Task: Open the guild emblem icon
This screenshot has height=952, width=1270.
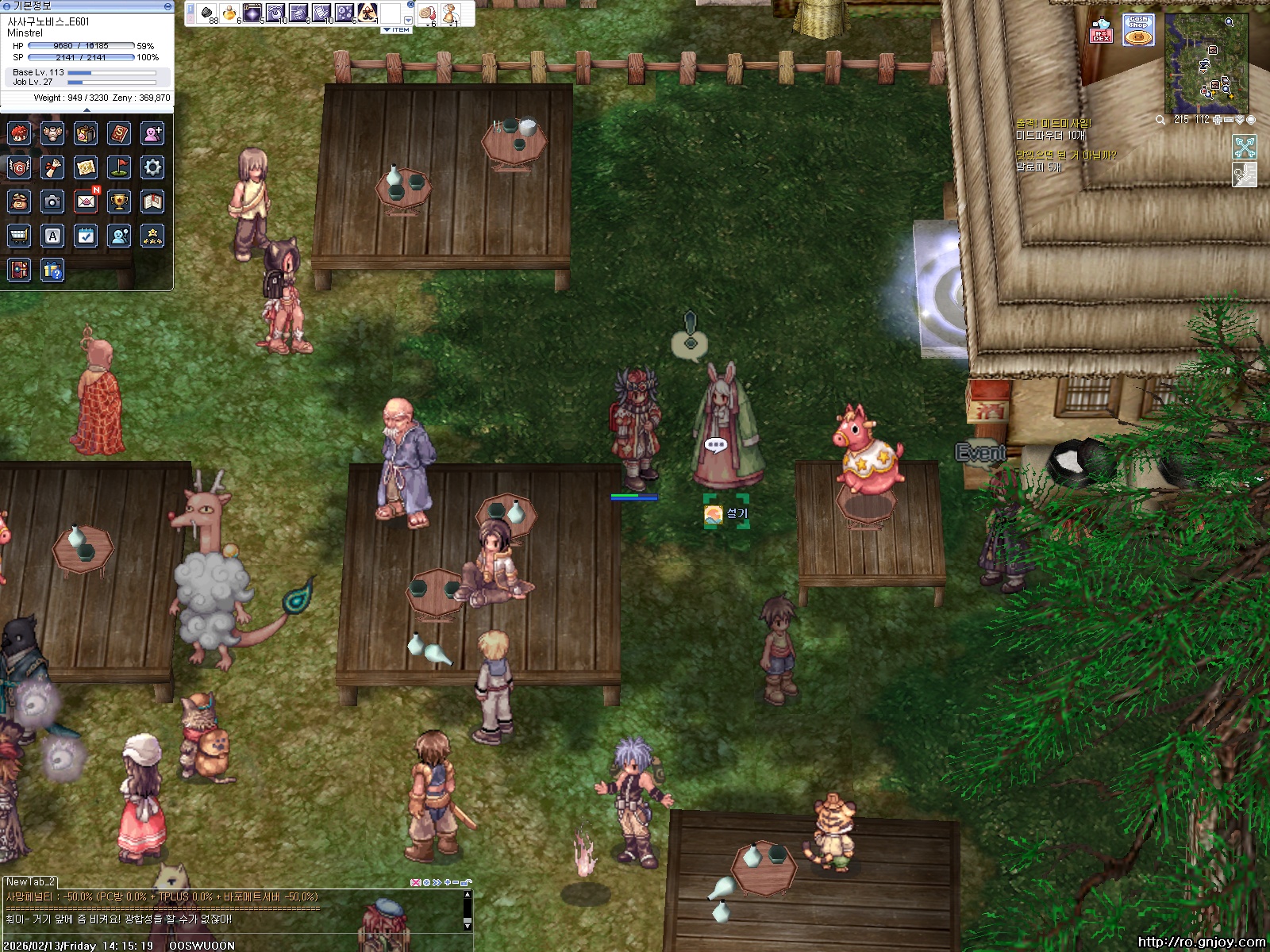Action: pyautogui.click(x=19, y=167)
